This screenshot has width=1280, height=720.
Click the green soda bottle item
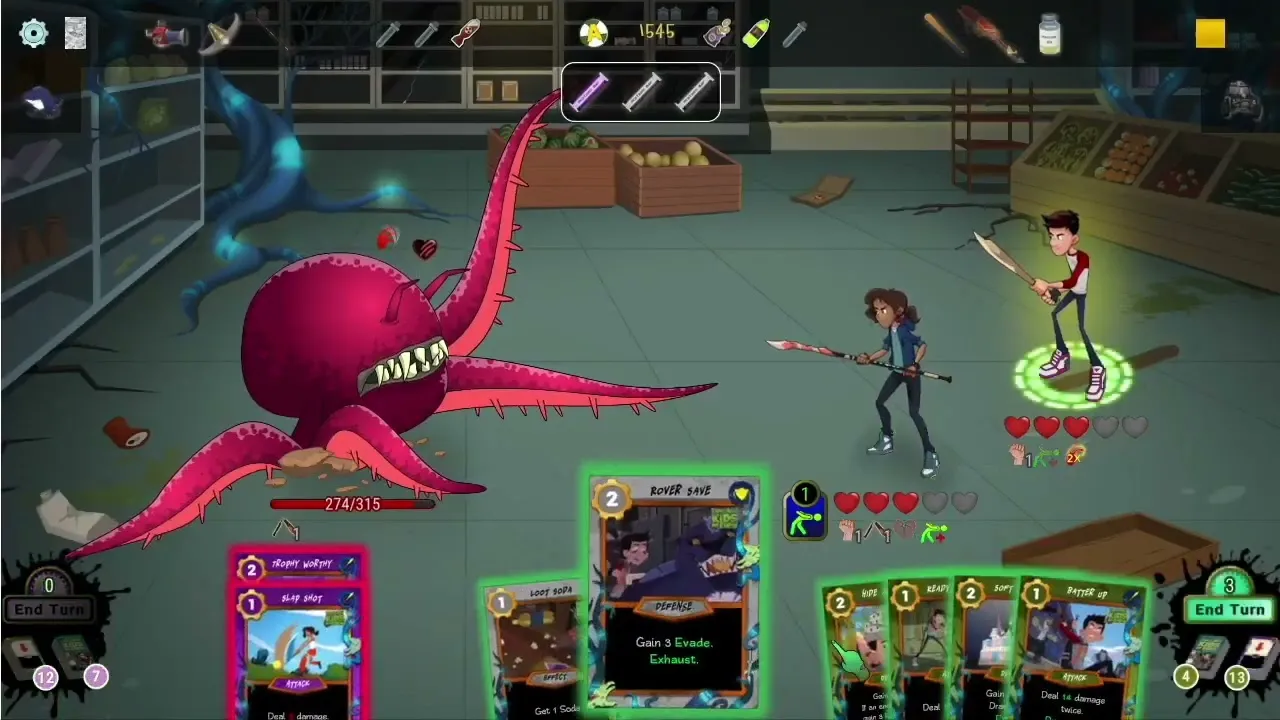coord(756,34)
